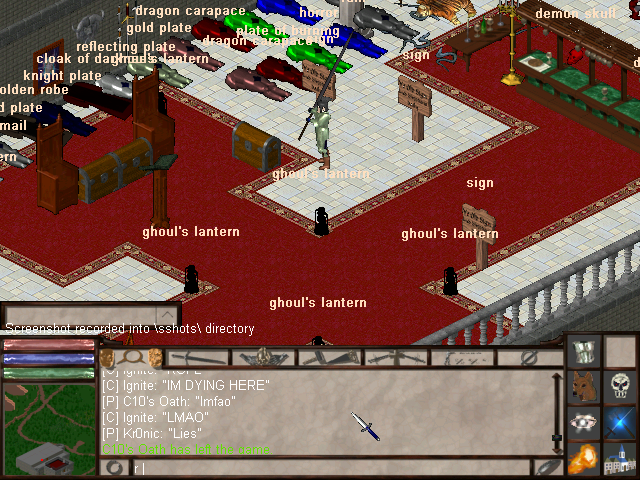Activate the fireball spell icon
This screenshot has height=480, width=640.
584,458
